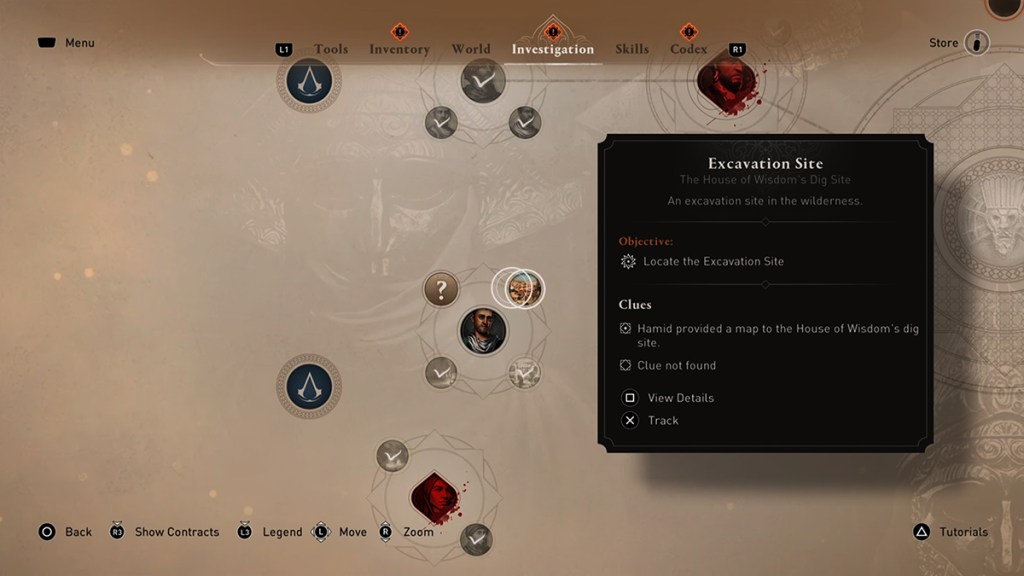Select the Excavation Site node
The image size is (1024, 576).
click(x=522, y=289)
